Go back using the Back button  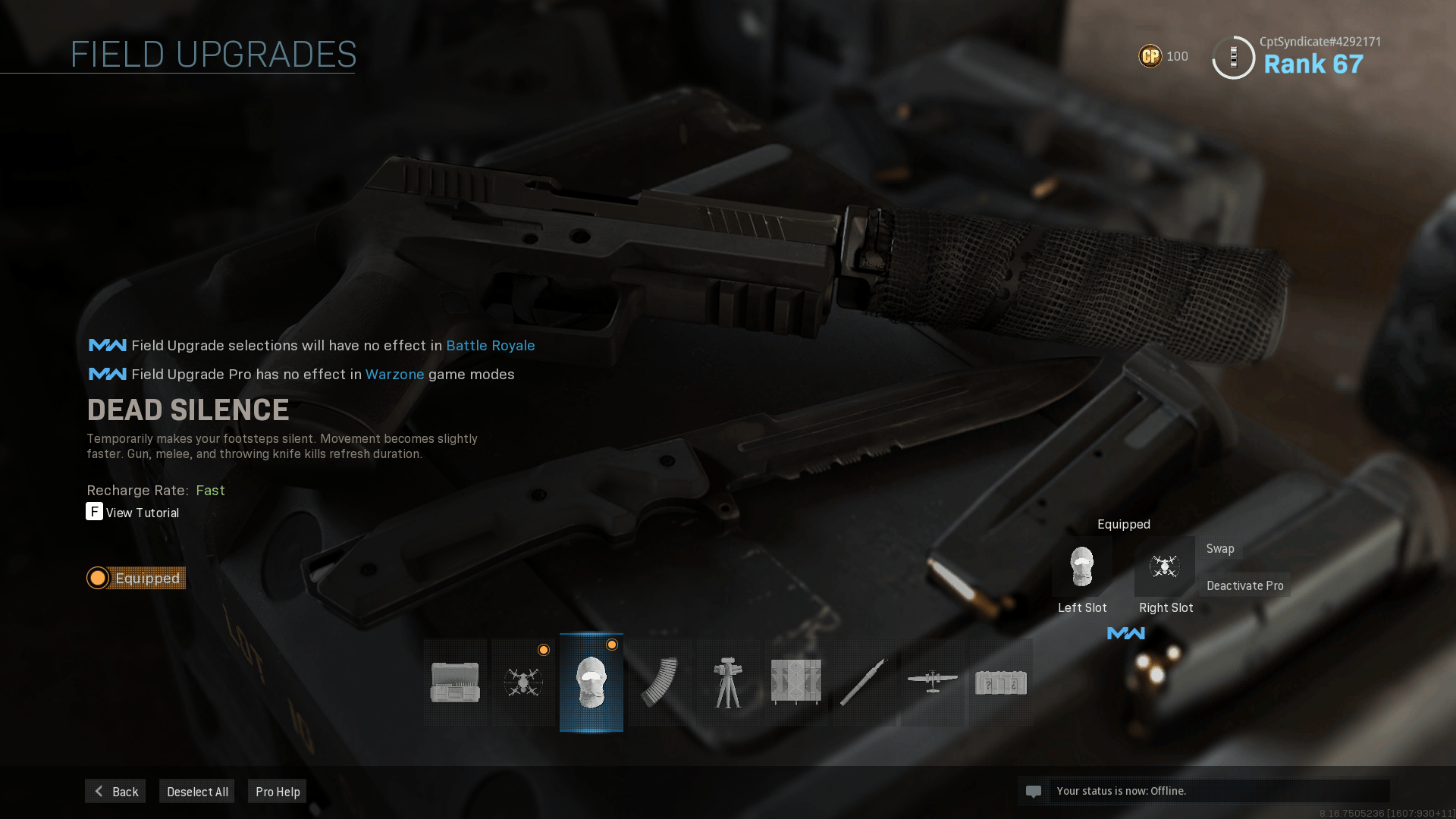(115, 791)
